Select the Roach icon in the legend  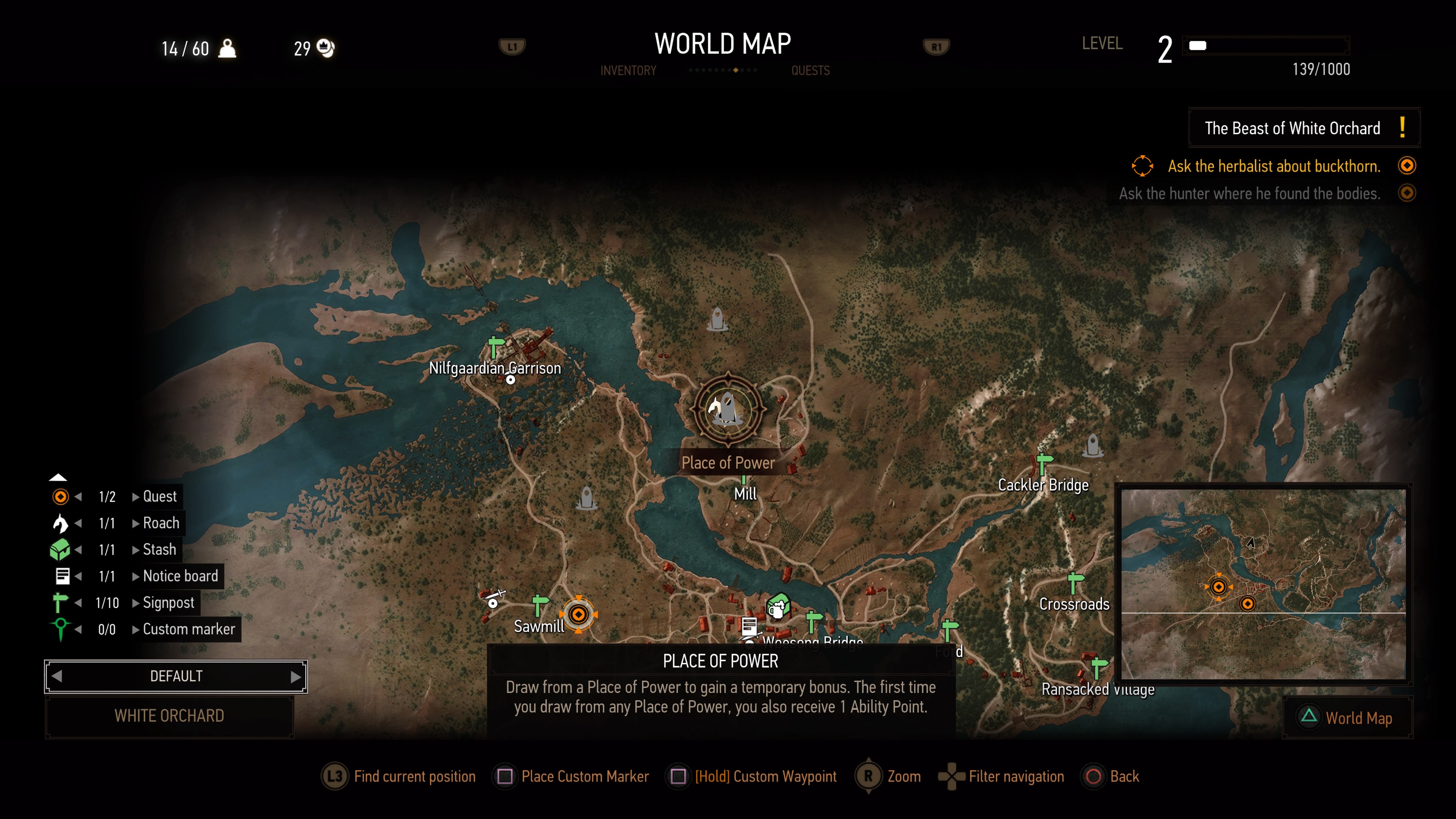click(61, 523)
